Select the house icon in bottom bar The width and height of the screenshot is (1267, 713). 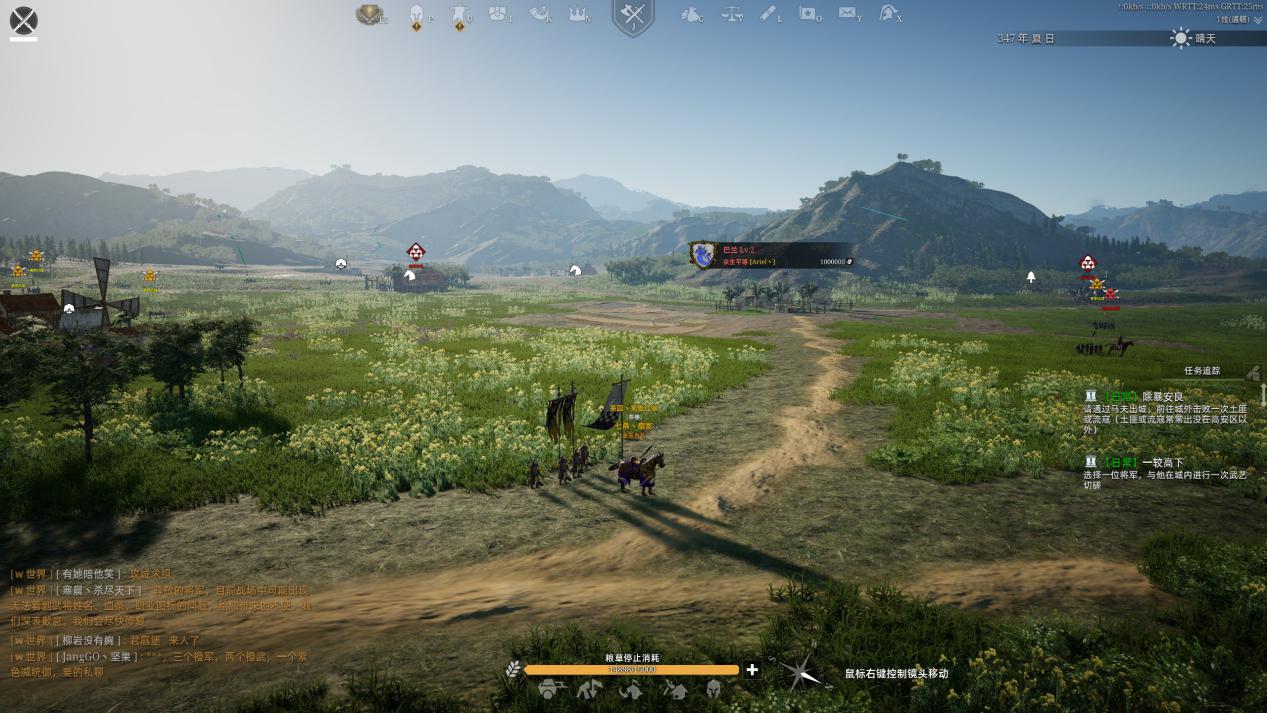point(675,689)
